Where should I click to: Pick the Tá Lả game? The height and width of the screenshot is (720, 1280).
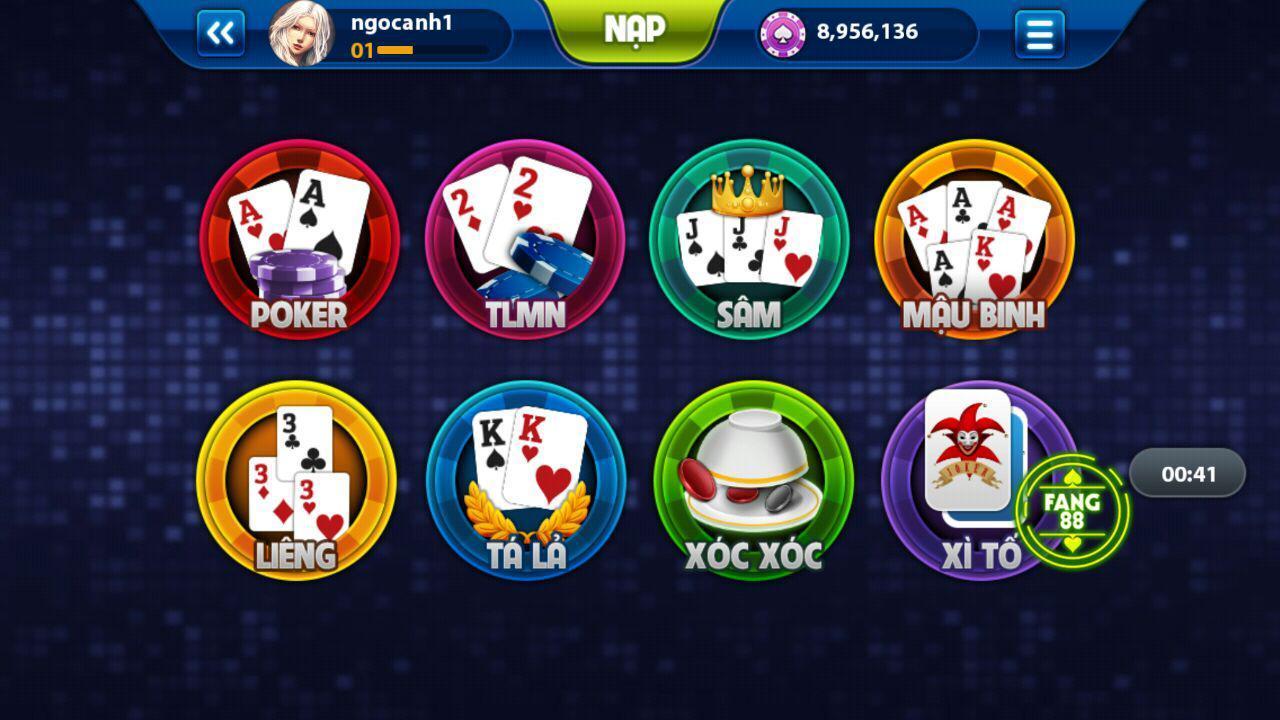click(x=526, y=480)
